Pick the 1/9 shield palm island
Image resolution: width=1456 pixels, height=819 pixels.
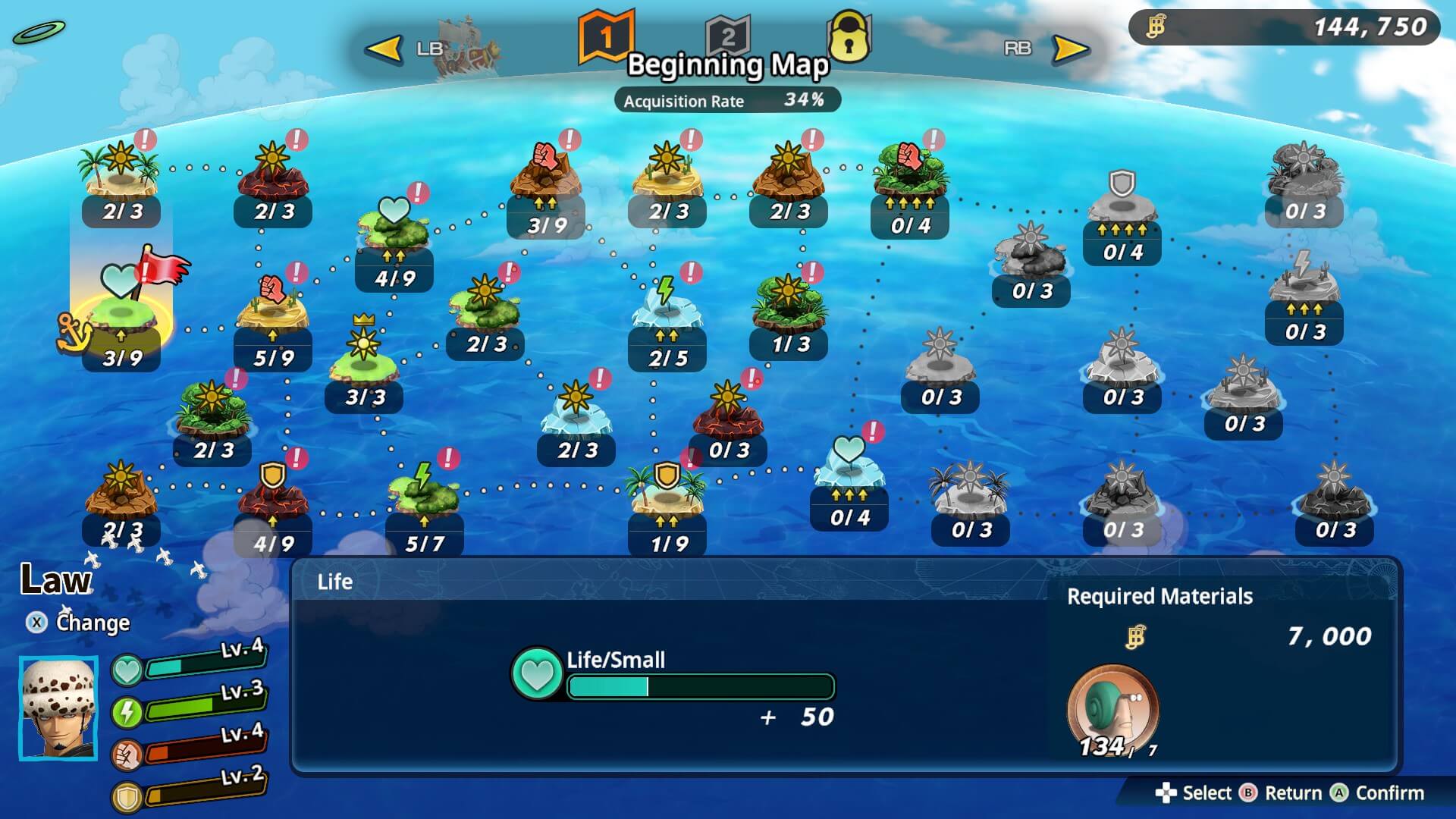pos(667,500)
